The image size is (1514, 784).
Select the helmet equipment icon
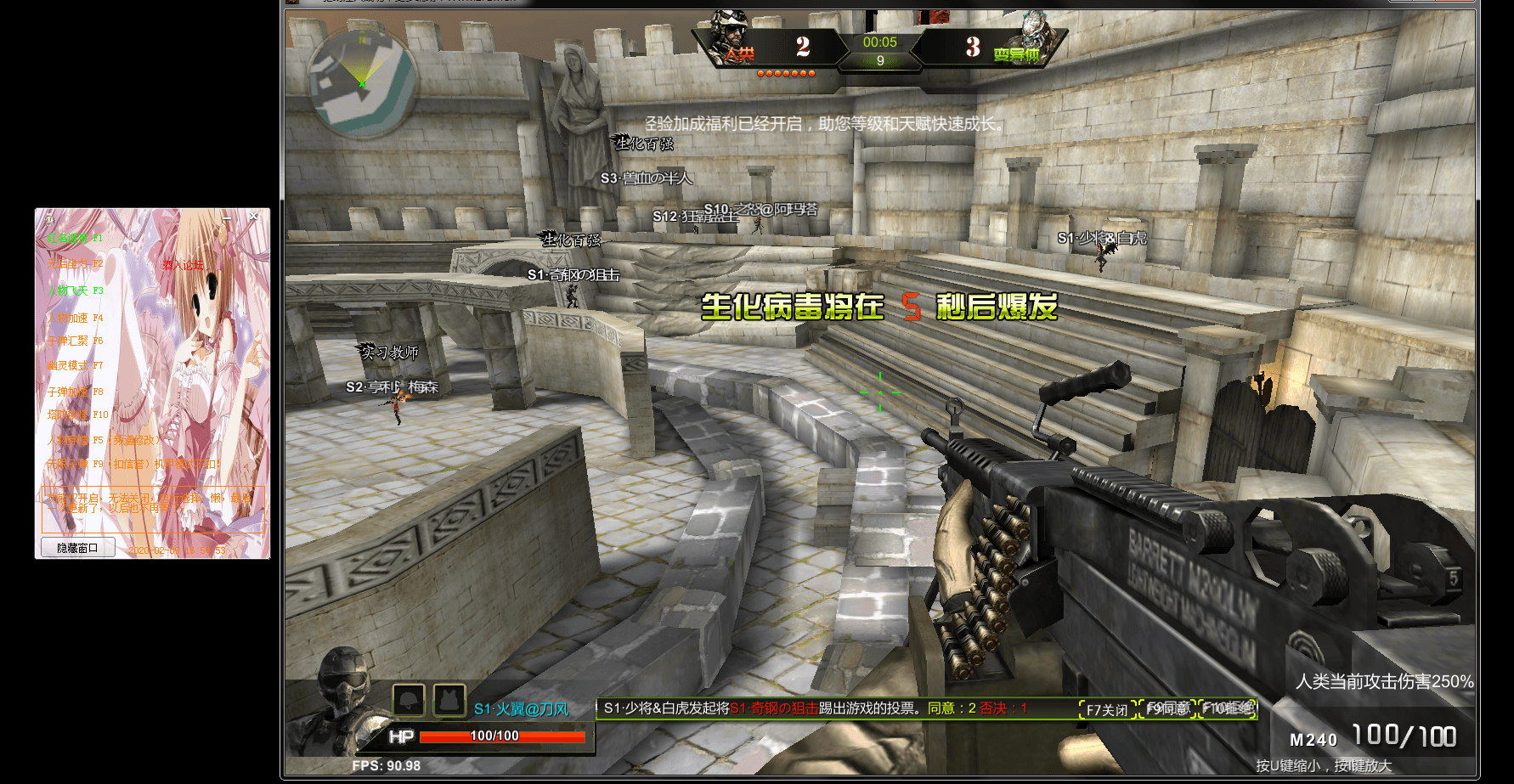(x=409, y=701)
